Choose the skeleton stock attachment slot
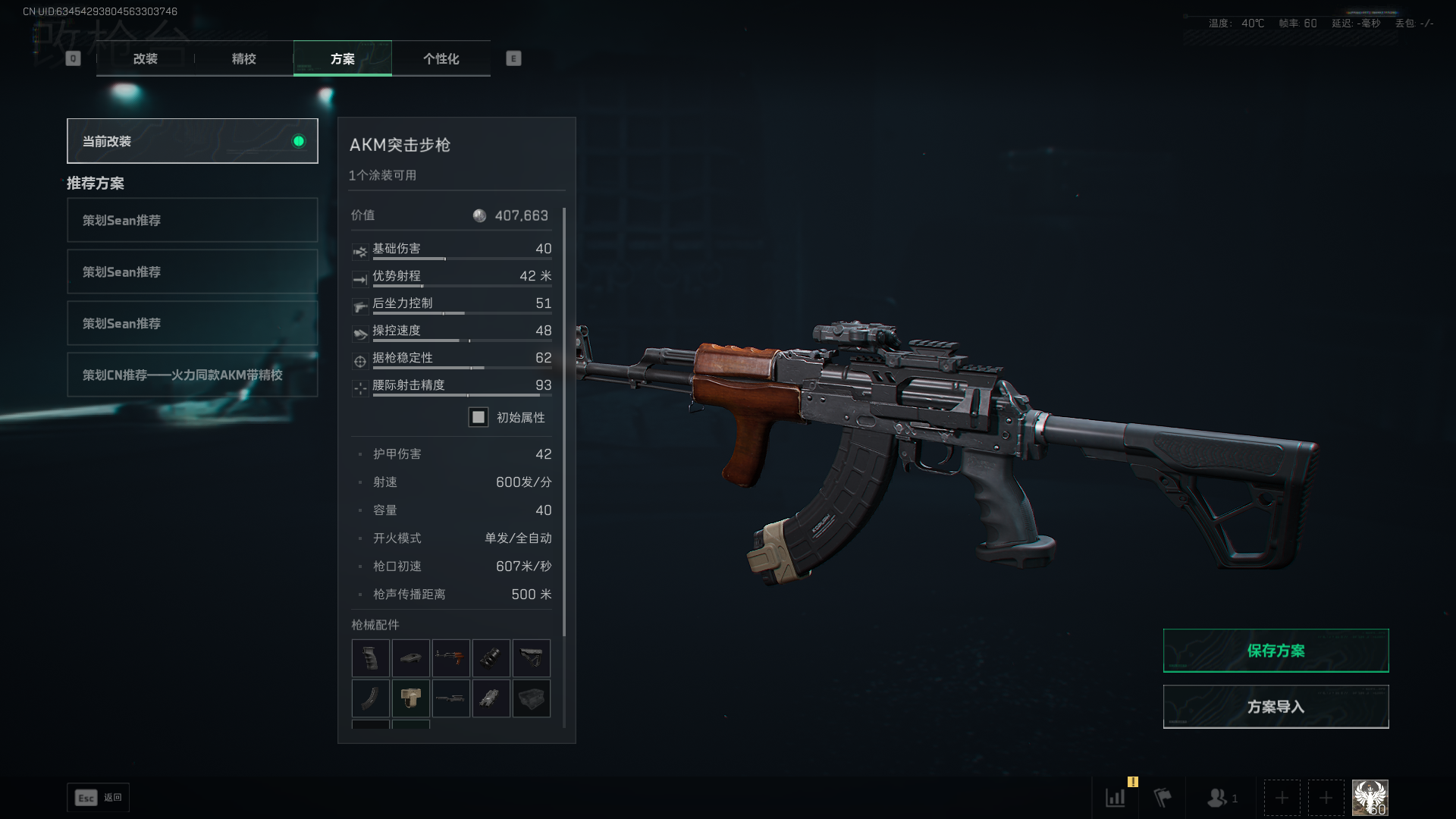This screenshot has height=819, width=1456. tap(531, 657)
